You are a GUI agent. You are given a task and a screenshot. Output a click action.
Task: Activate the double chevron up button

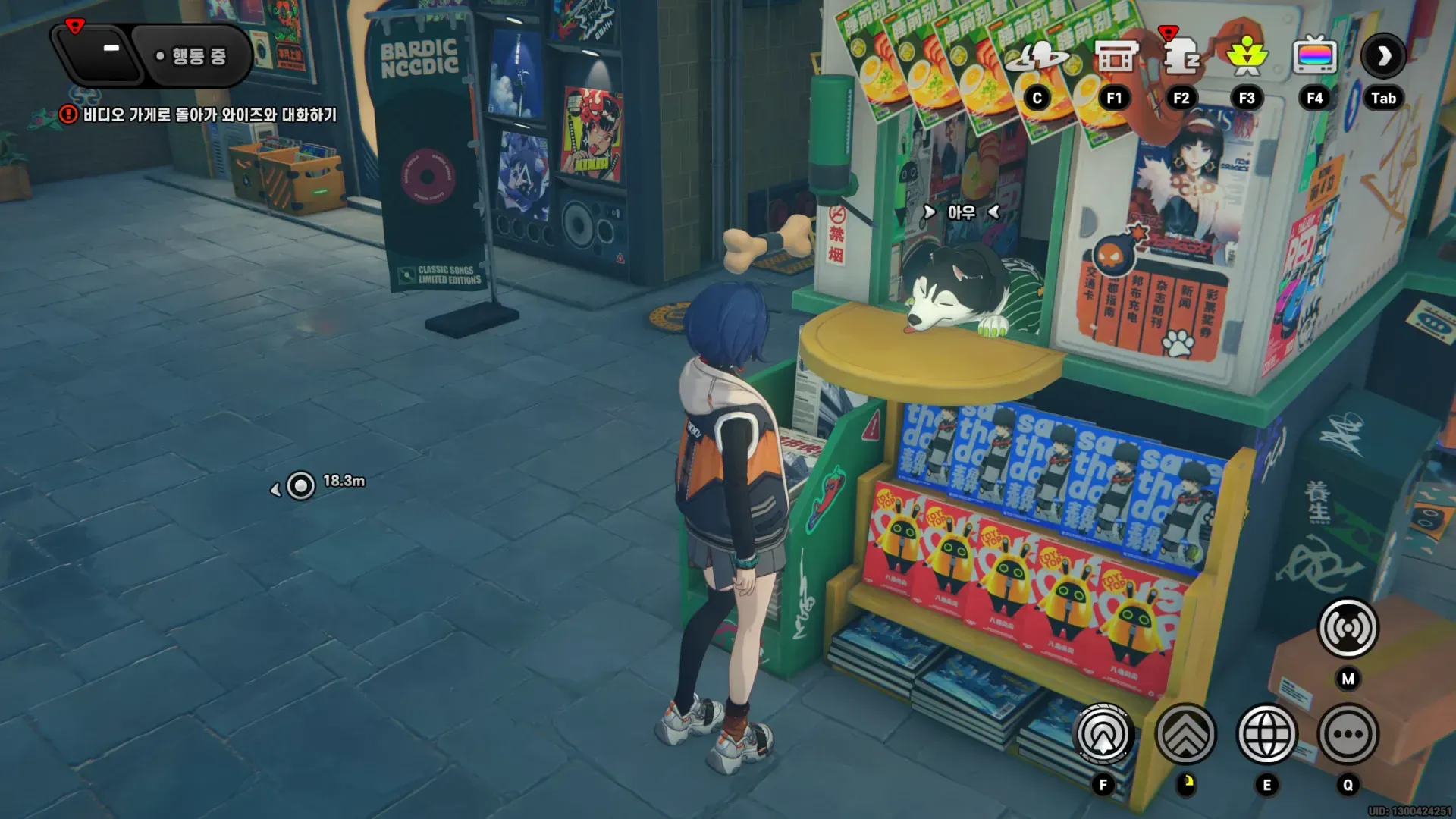pyautogui.click(x=1185, y=734)
